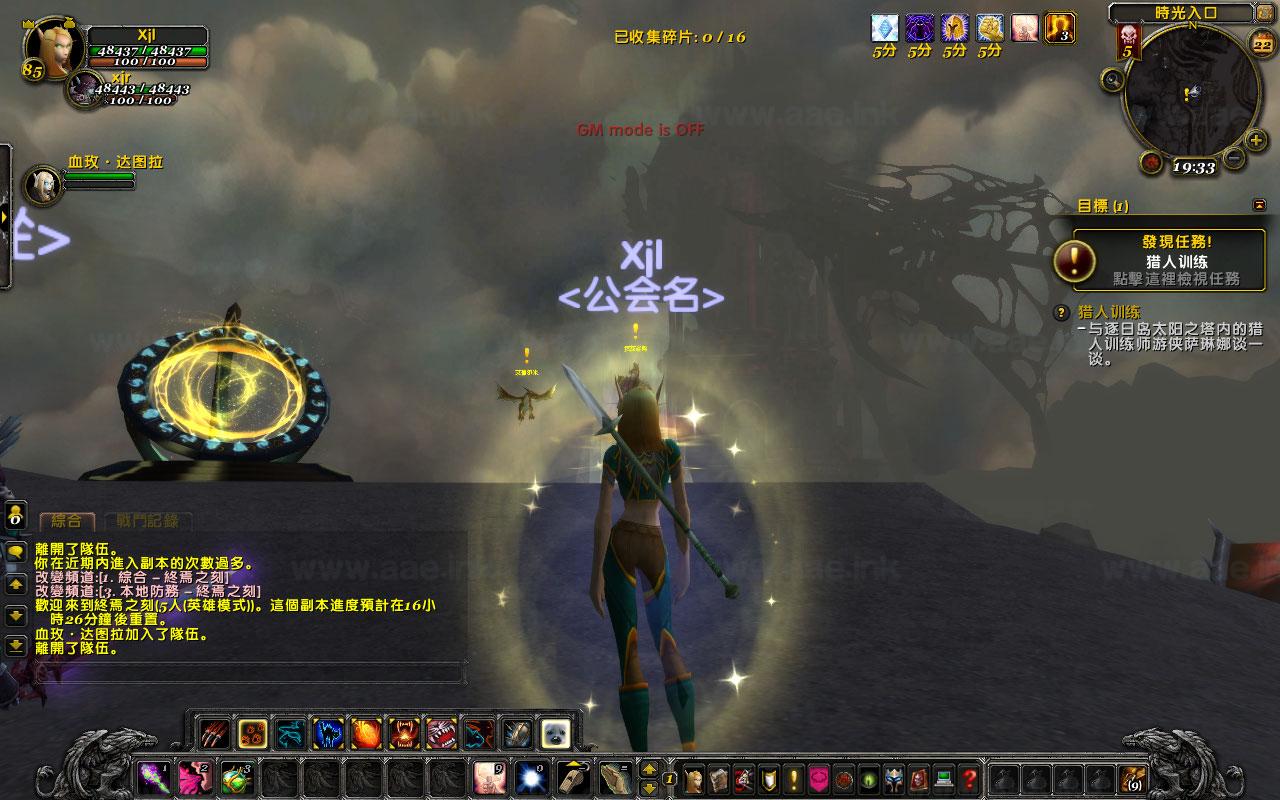
Task: Open the backpack bag slot
Action: [x=1133, y=778]
